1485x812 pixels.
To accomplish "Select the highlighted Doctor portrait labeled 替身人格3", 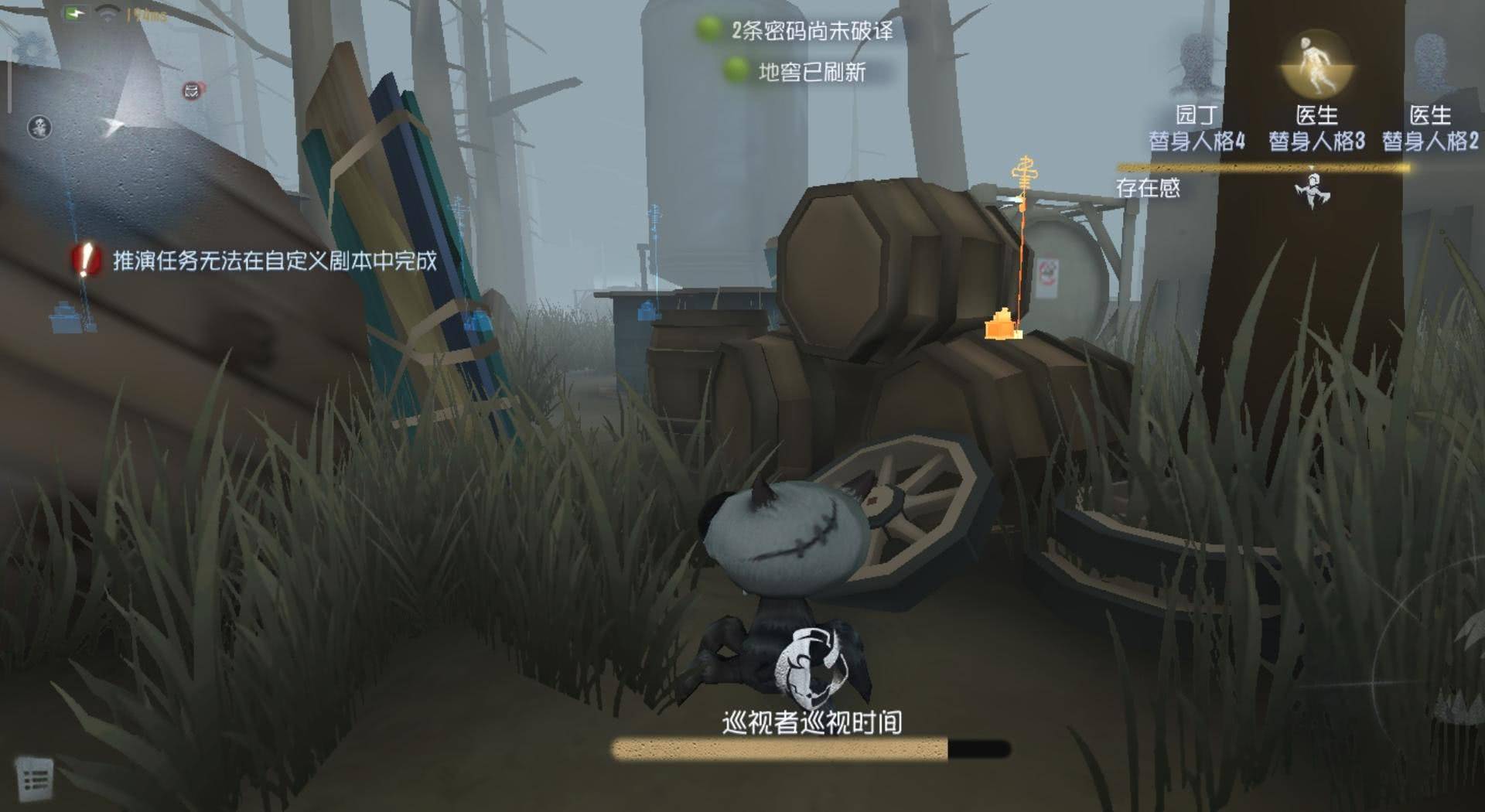I will point(1316,65).
